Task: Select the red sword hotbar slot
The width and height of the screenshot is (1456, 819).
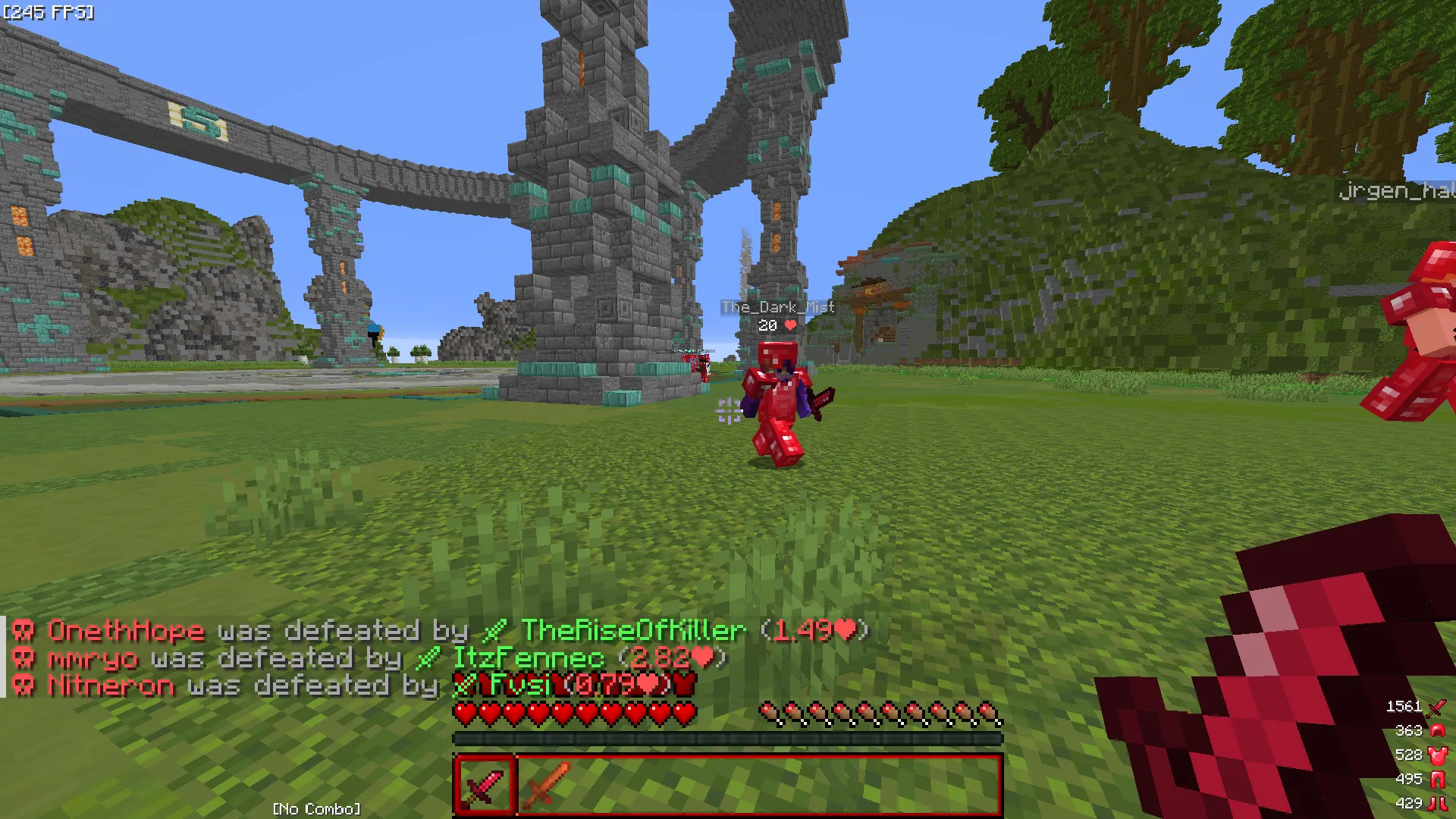Action: tap(485, 785)
